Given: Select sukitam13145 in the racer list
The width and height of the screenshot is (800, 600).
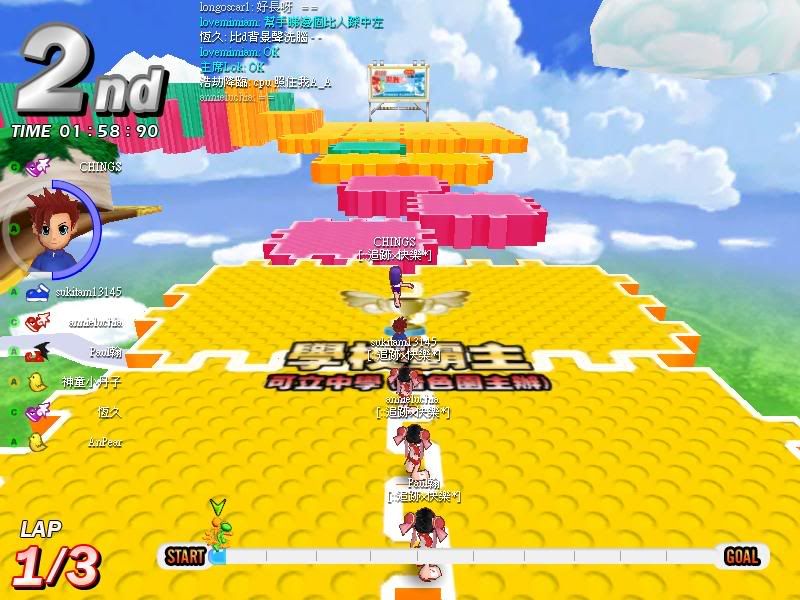Looking at the screenshot, I should pos(88,292).
